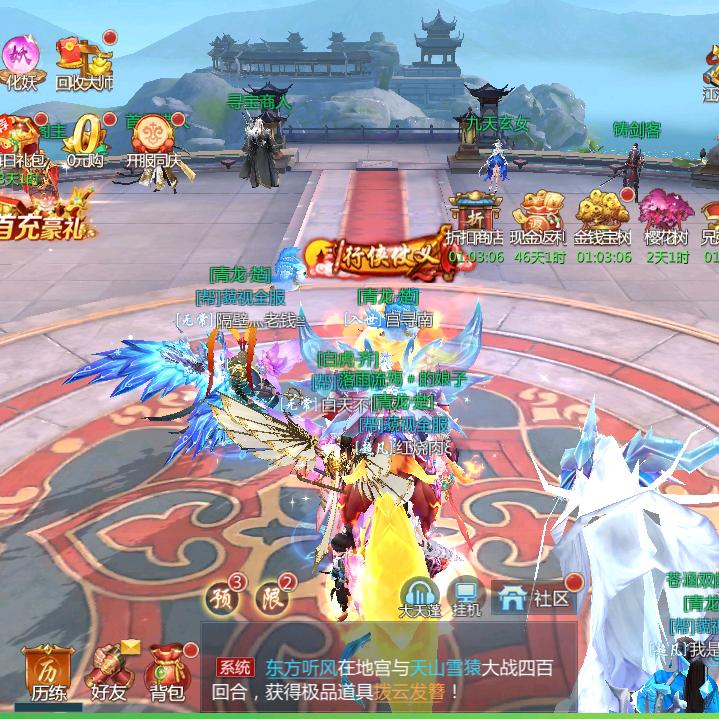Open the 现金返利 cash rebate event
This screenshot has width=719, height=719.
pos(538,220)
